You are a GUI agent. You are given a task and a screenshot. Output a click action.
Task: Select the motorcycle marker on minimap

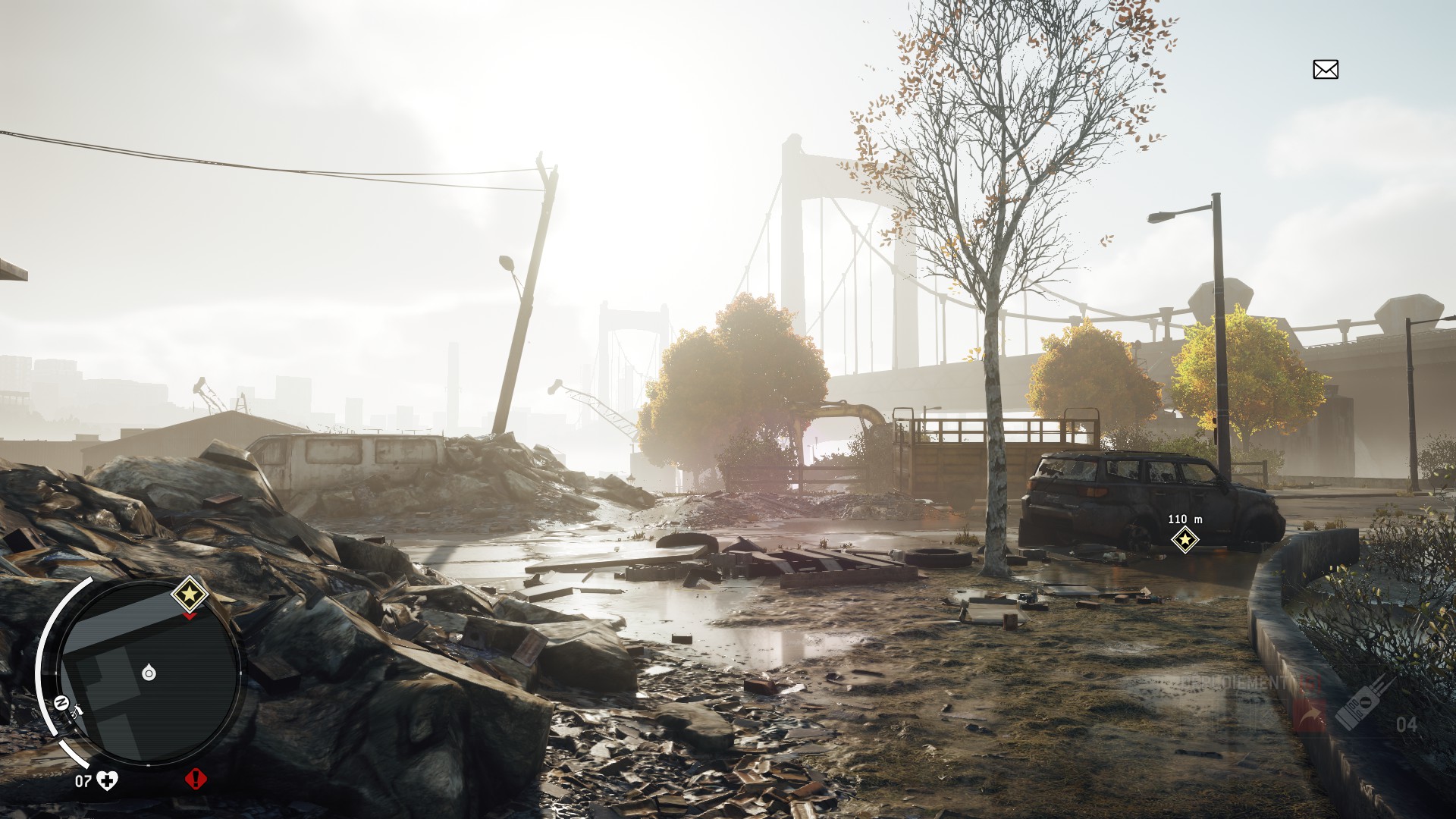coord(77,711)
